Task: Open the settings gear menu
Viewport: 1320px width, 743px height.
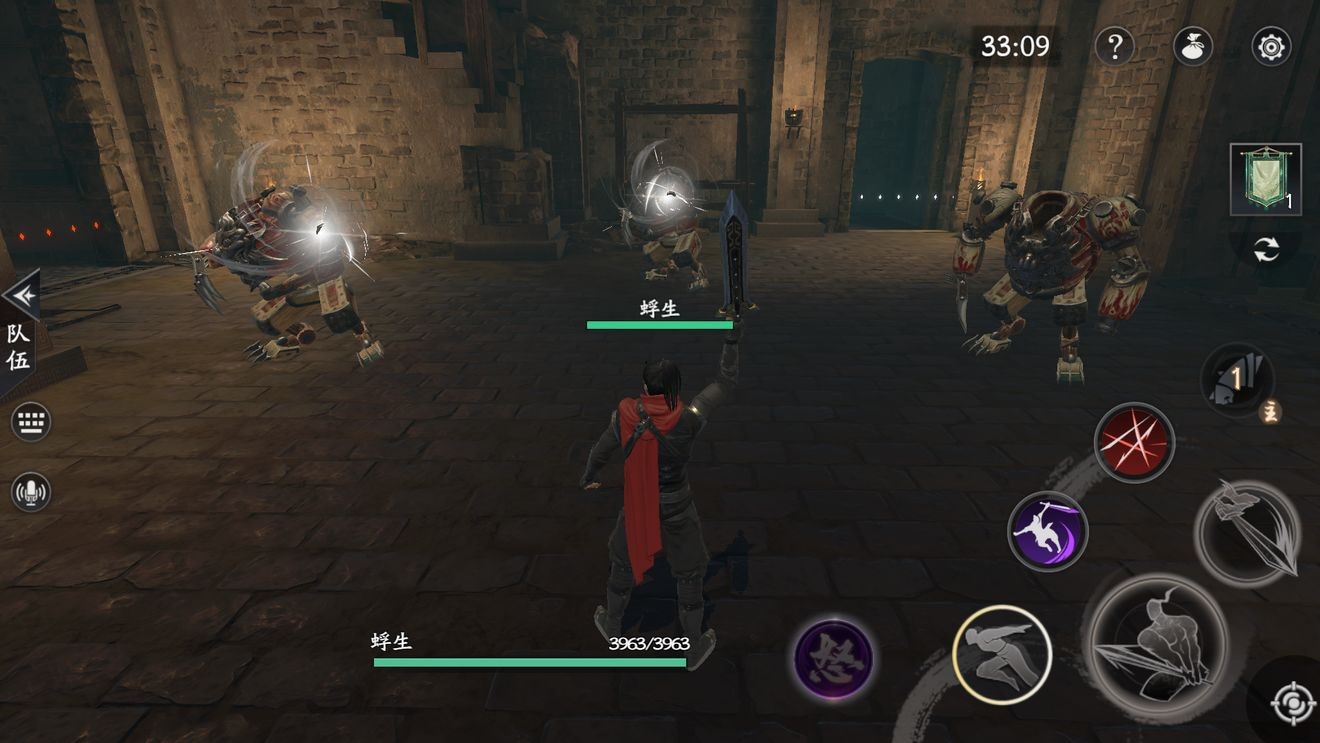Action: pos(1271,46)
